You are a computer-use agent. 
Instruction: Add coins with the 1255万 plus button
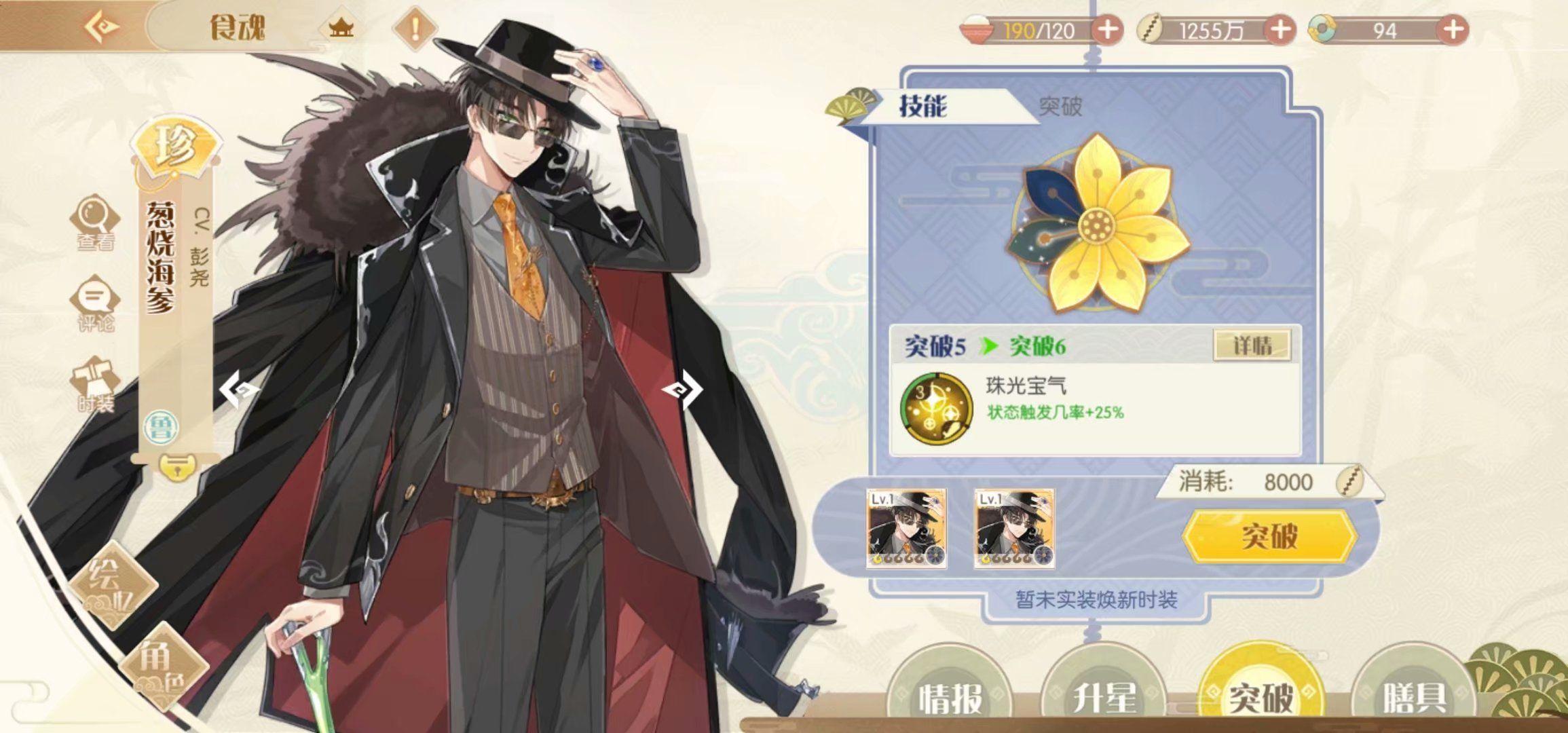1280,30
